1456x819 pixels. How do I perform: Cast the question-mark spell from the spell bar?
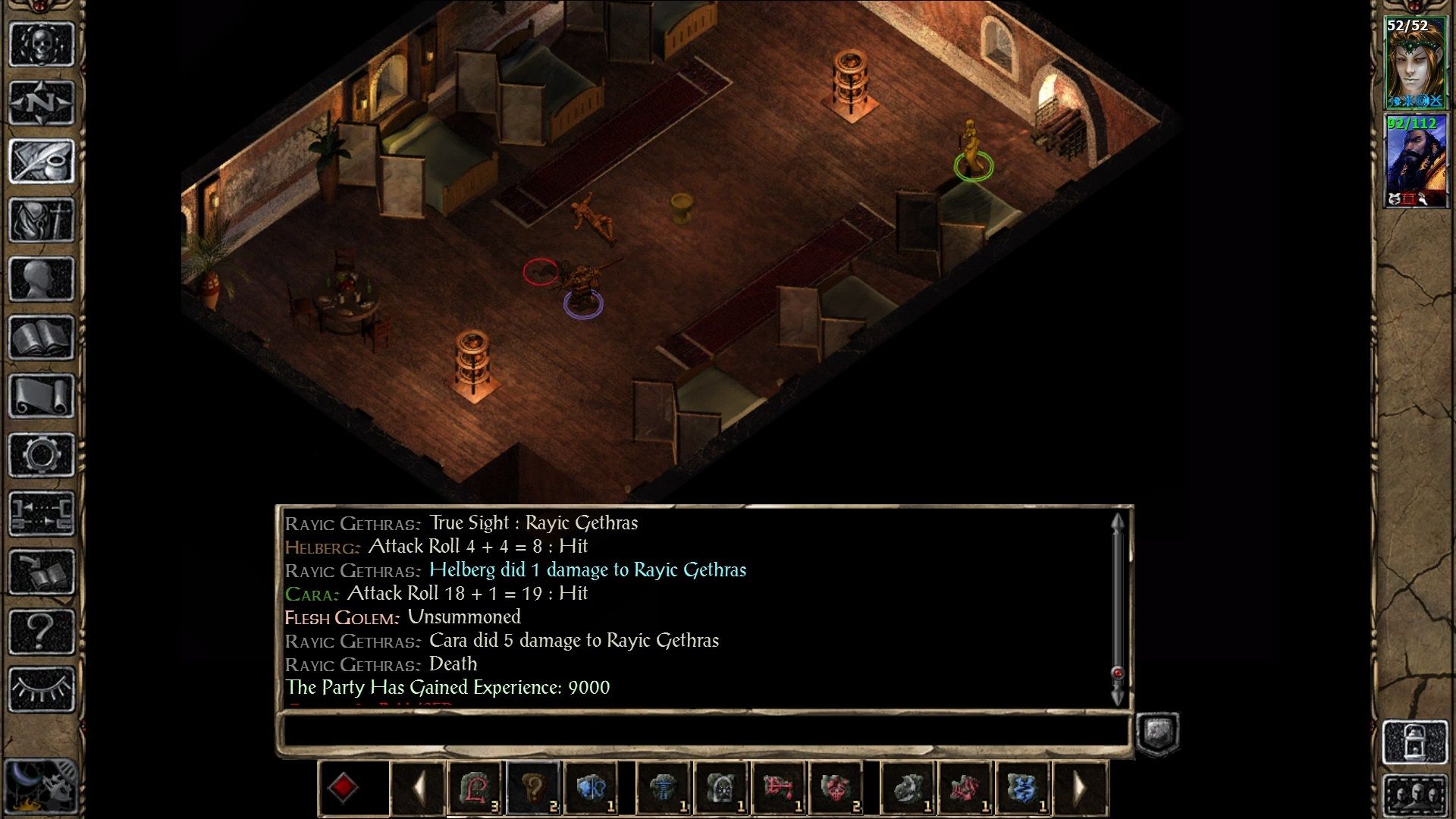tap(533, 789)
